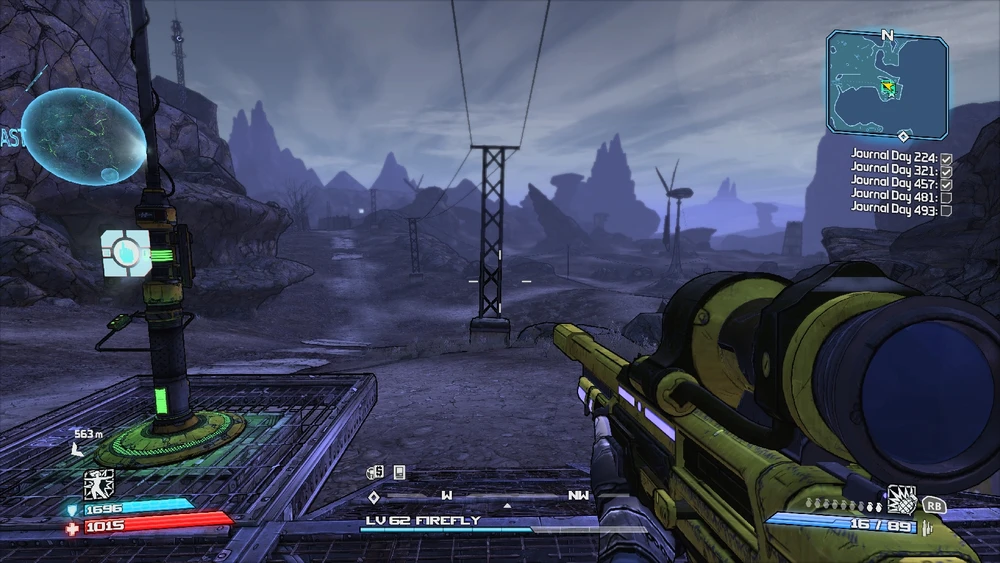Select the Journal Day 224 objective
Viewport: 1000px width, 563px height.
click(x=894, y=155)
